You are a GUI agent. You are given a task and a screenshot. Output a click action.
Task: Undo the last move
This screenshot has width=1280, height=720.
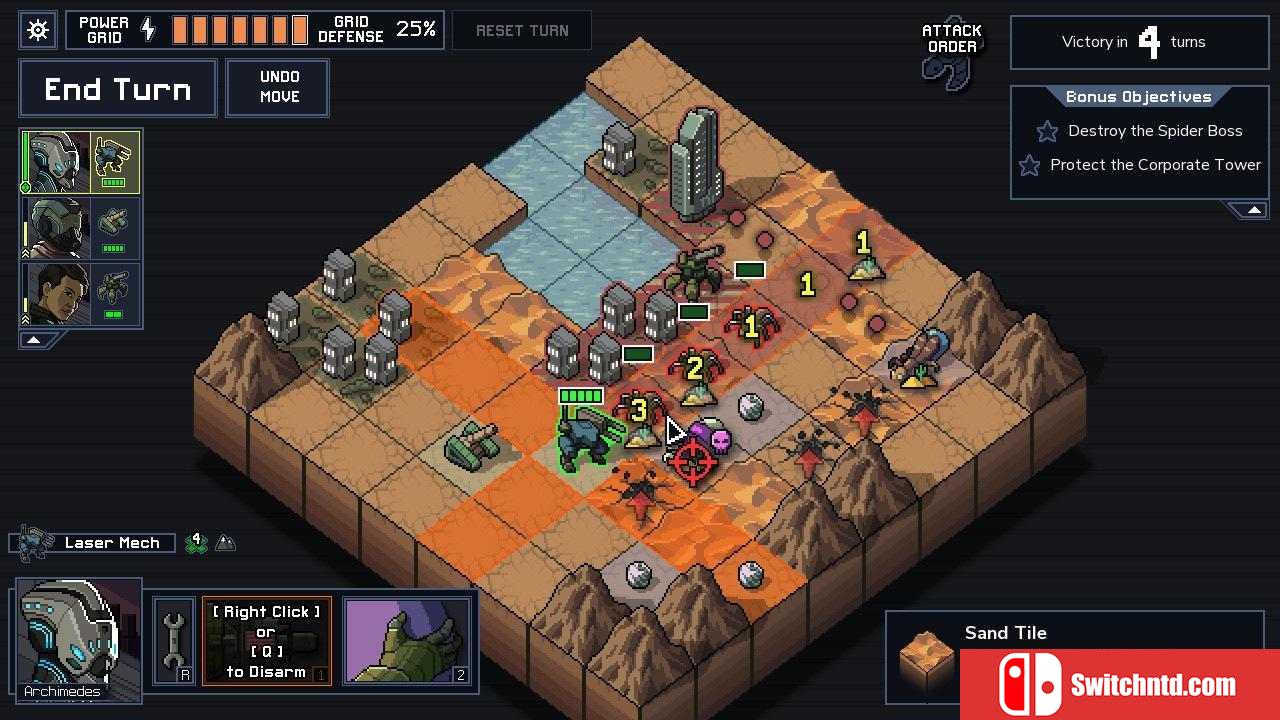(x=279, y=88)
